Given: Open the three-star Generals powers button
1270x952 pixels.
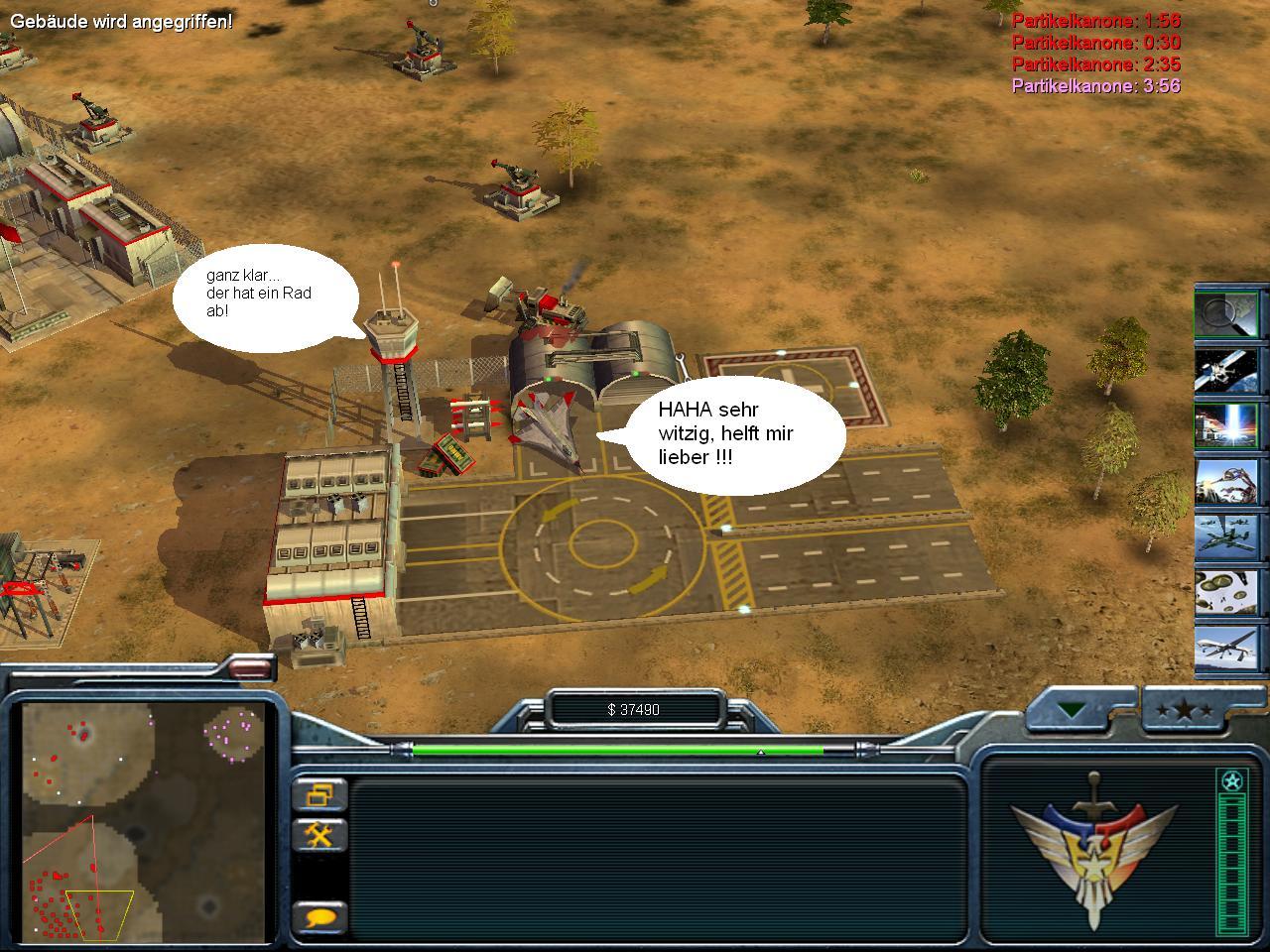Looking at the screenshot, I should tap(1184, 711).
